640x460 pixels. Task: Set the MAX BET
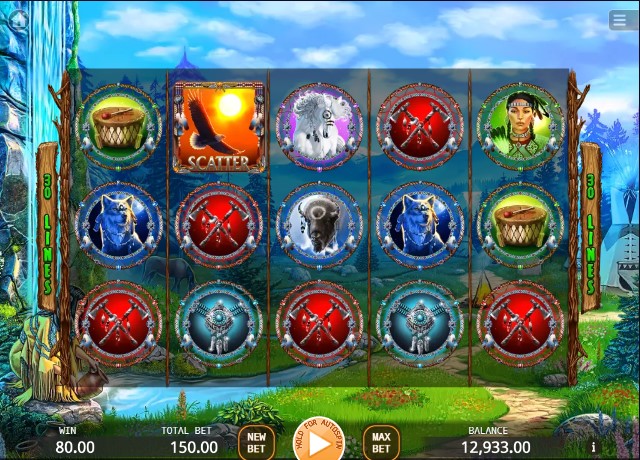(381, 442)
